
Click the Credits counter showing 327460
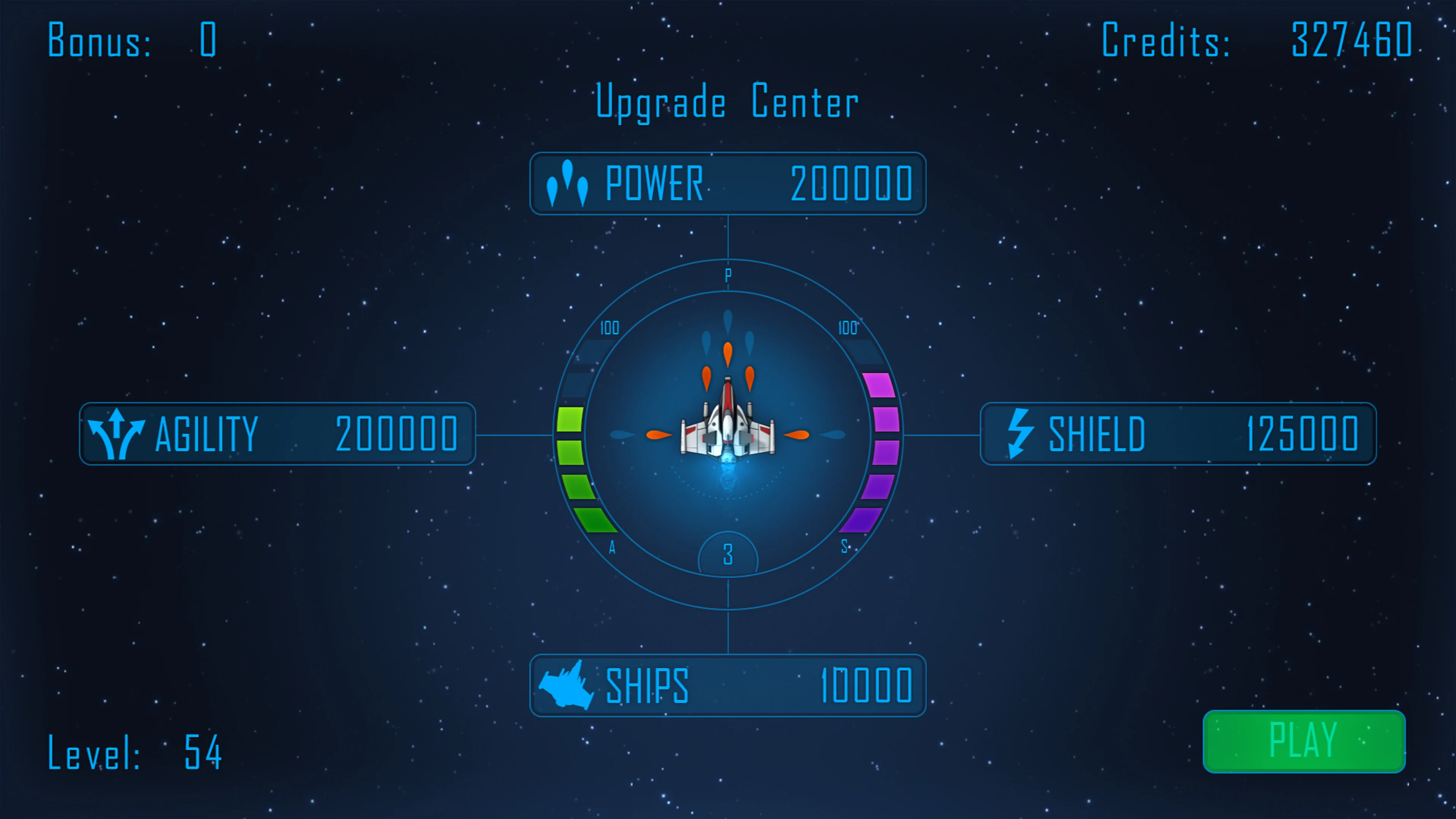pos(1260,39)
